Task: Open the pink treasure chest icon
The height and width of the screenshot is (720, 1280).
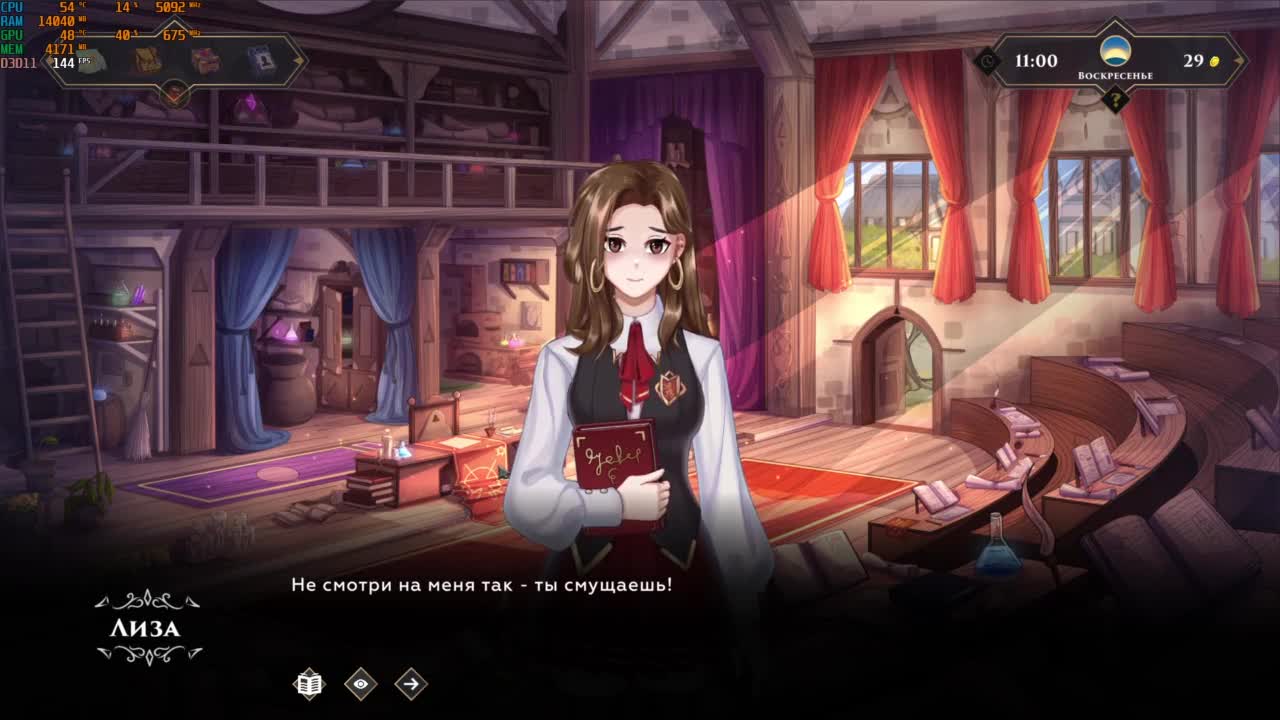Action: 205,61
